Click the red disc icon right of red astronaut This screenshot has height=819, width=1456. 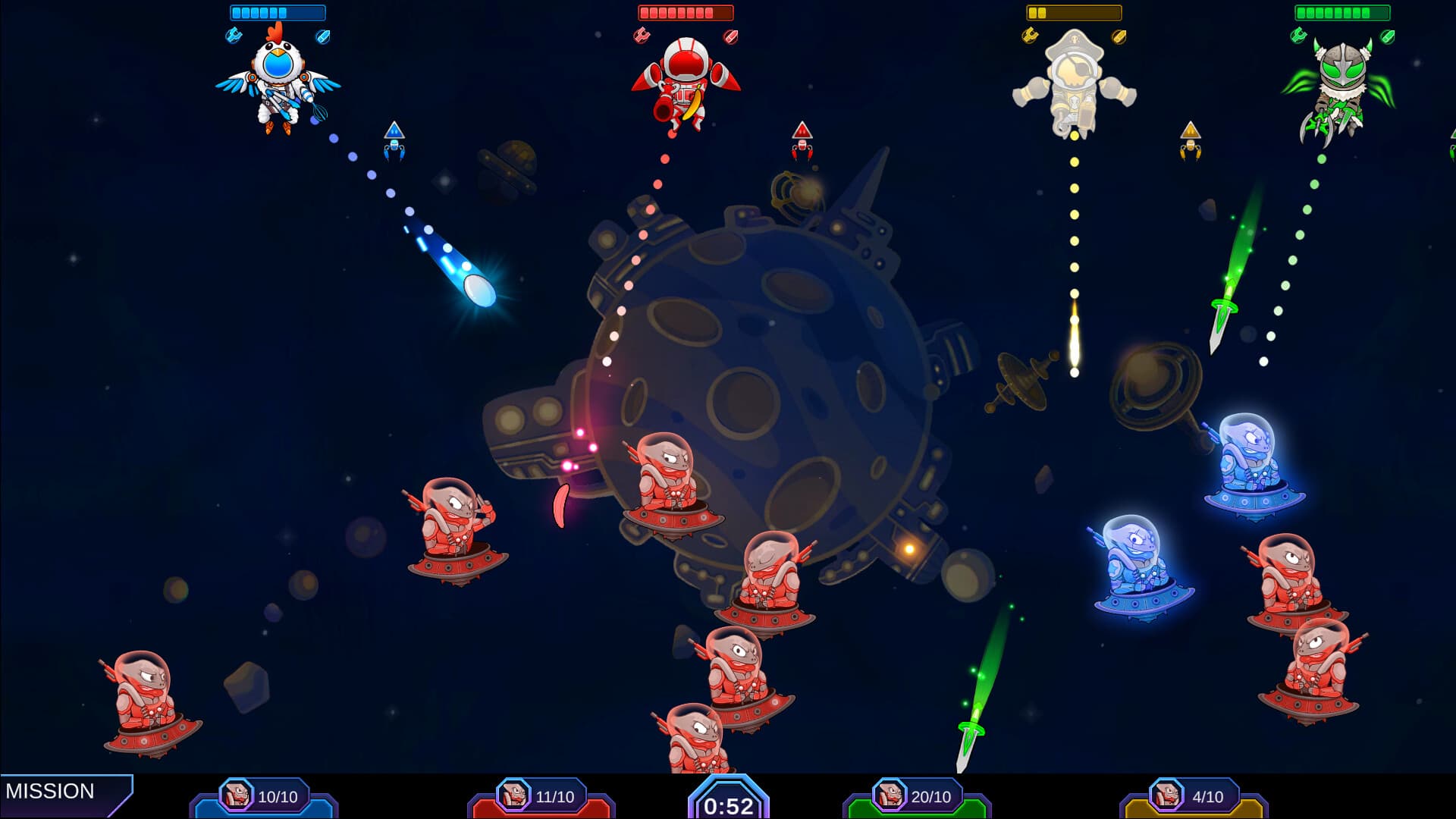(x=730, y=34)
